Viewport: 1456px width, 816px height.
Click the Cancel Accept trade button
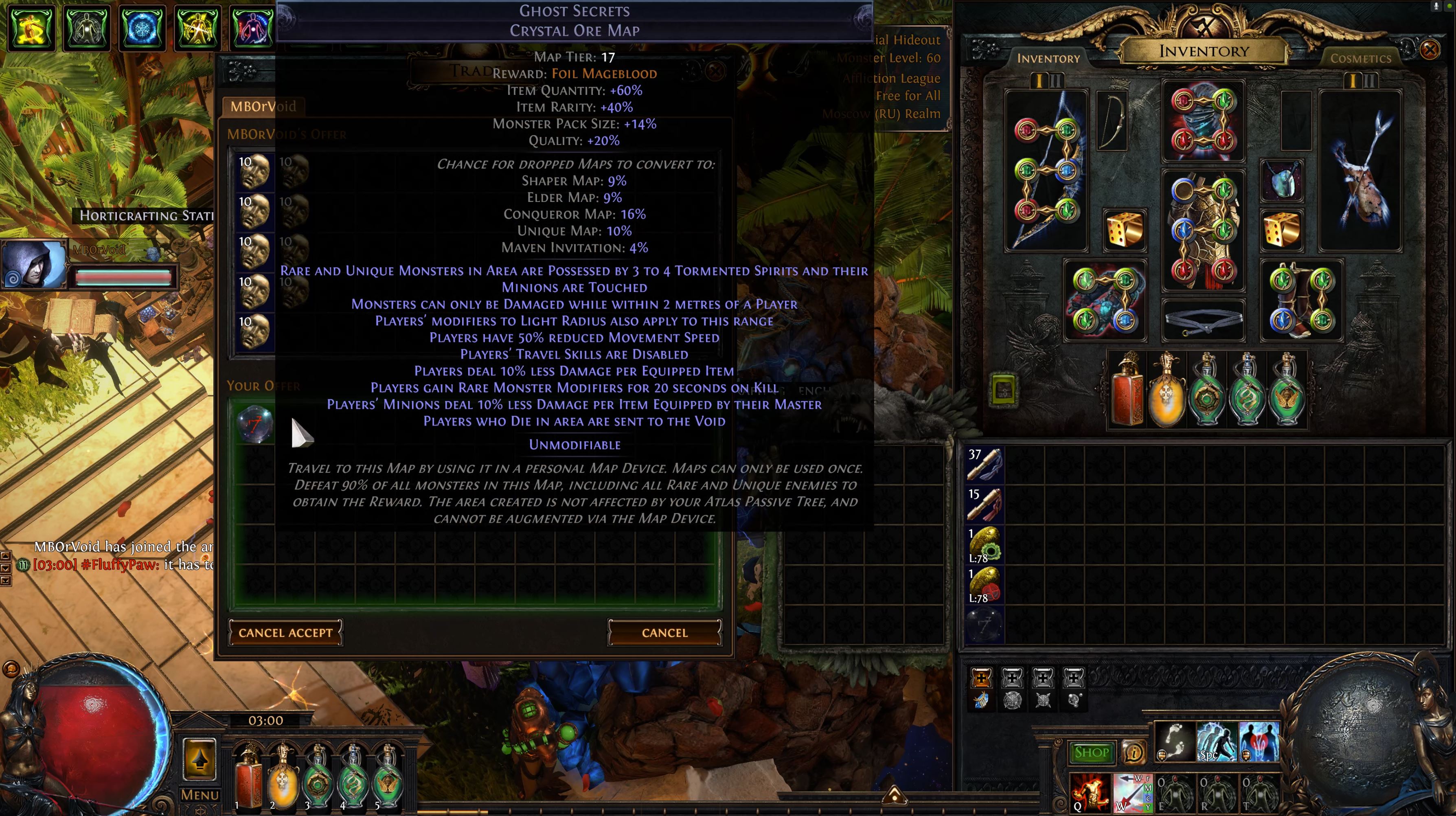pyautogui.click(x=285, y=632)
